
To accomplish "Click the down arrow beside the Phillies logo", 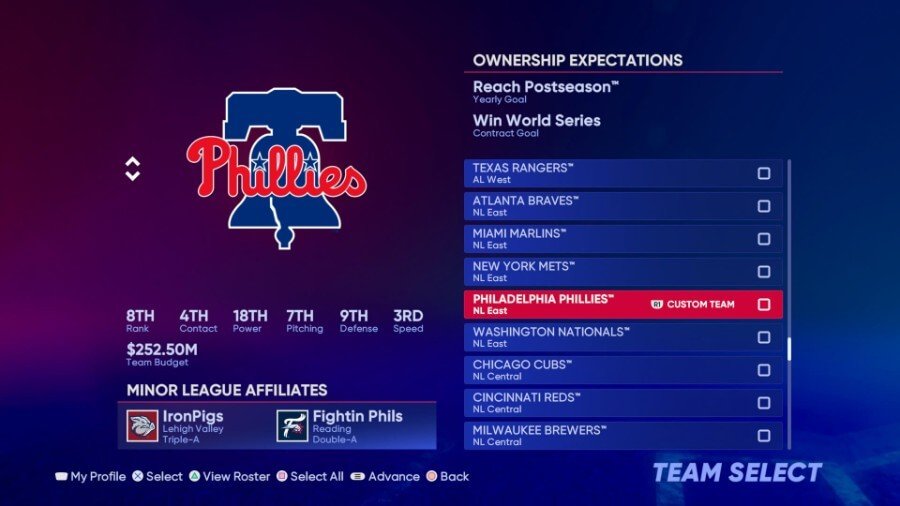I will tap(133, 176).
